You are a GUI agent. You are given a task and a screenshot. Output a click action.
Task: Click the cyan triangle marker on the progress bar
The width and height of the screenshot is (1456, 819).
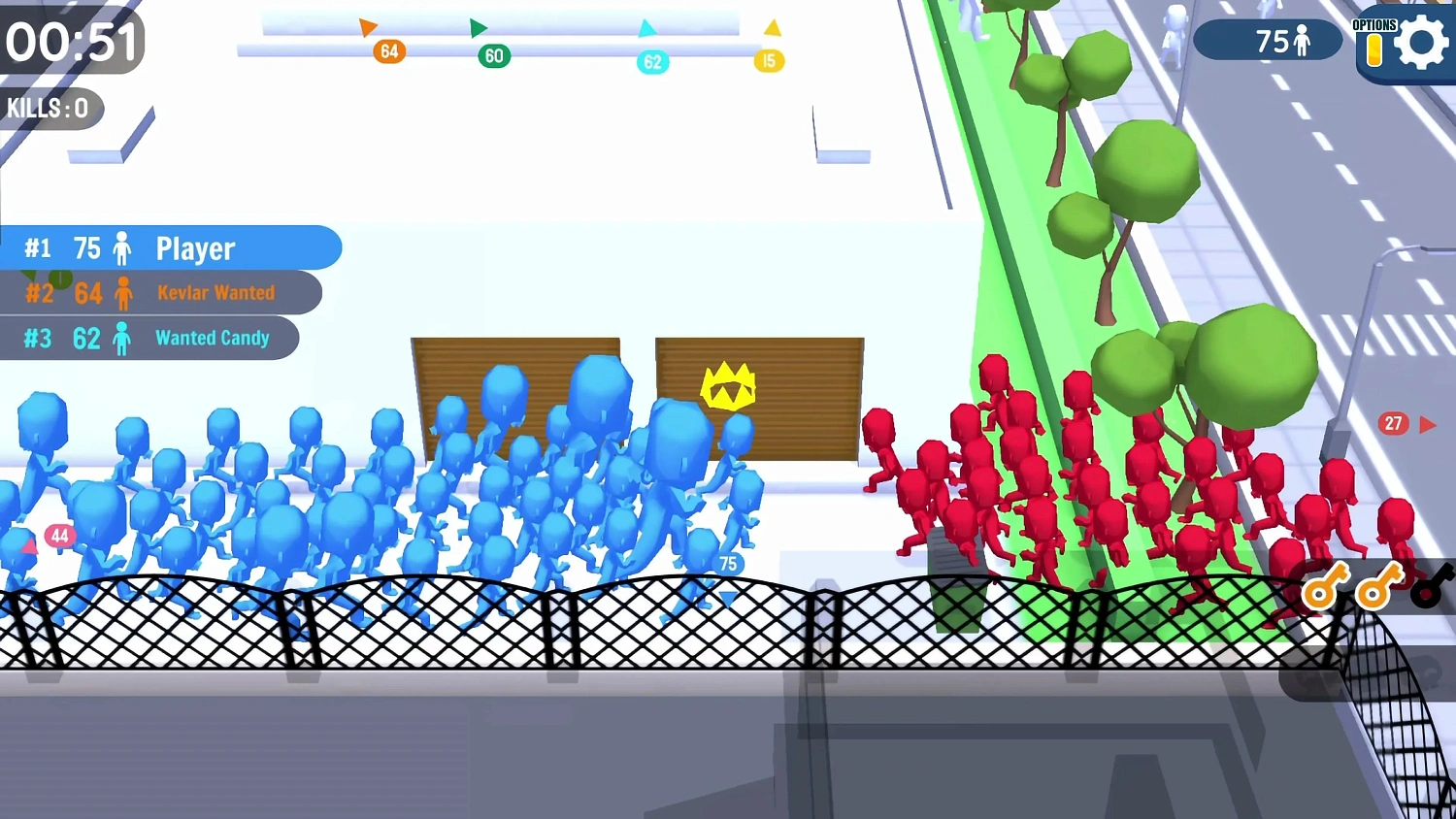click(x=648, y=30)
